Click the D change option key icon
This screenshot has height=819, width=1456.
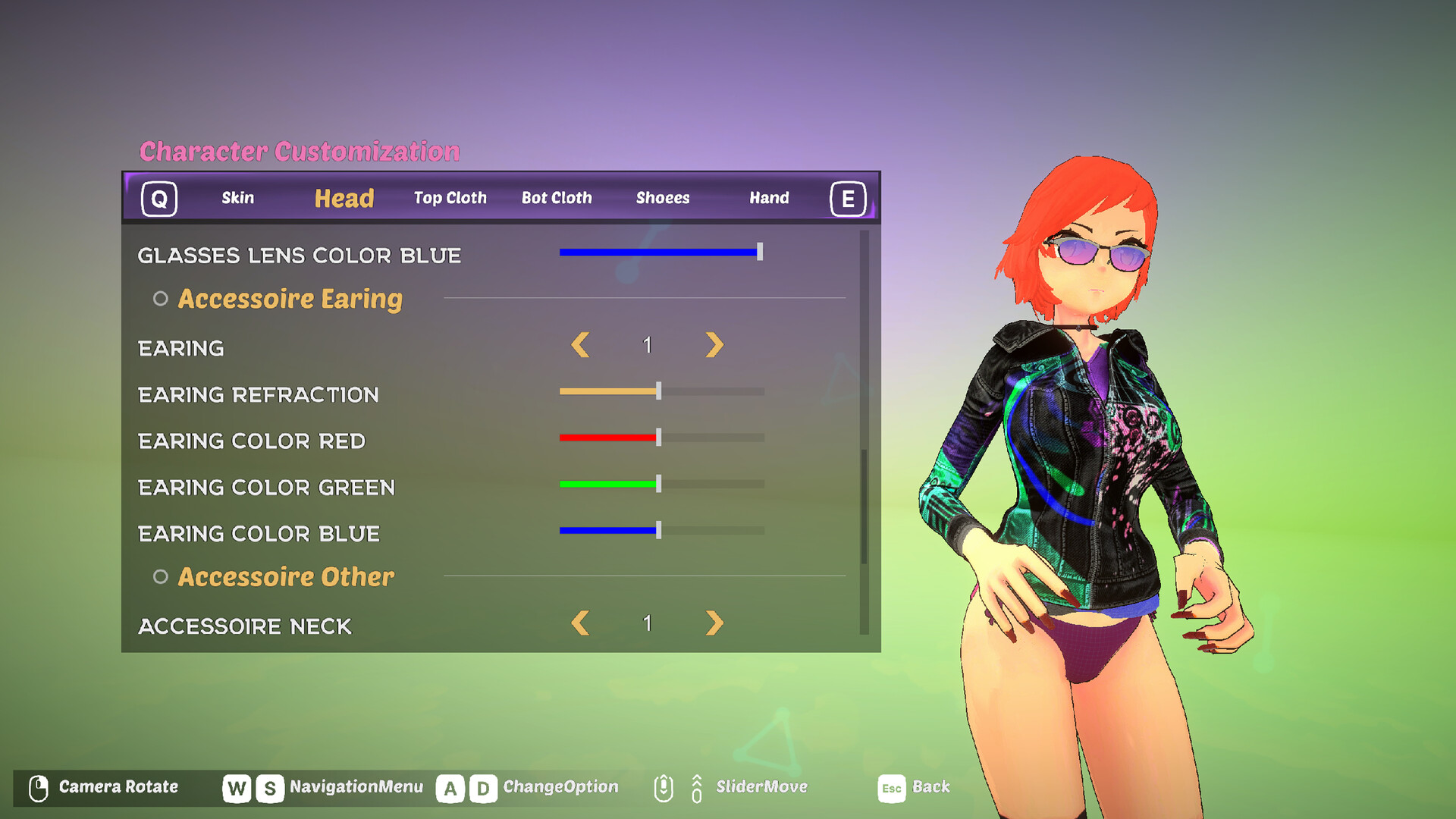[x=483, y=787]
